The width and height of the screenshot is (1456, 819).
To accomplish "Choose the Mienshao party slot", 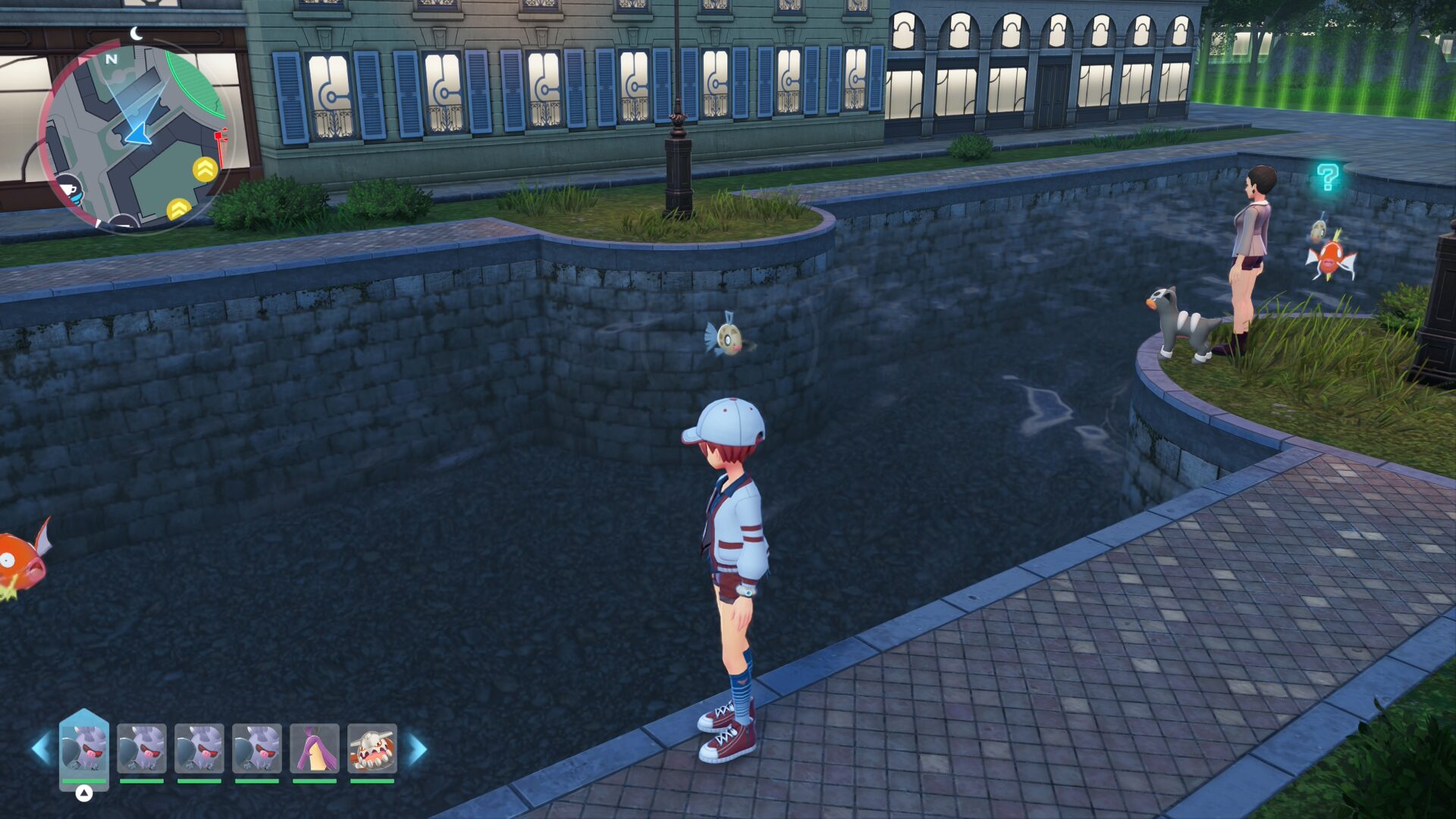I will coord(315,749).
